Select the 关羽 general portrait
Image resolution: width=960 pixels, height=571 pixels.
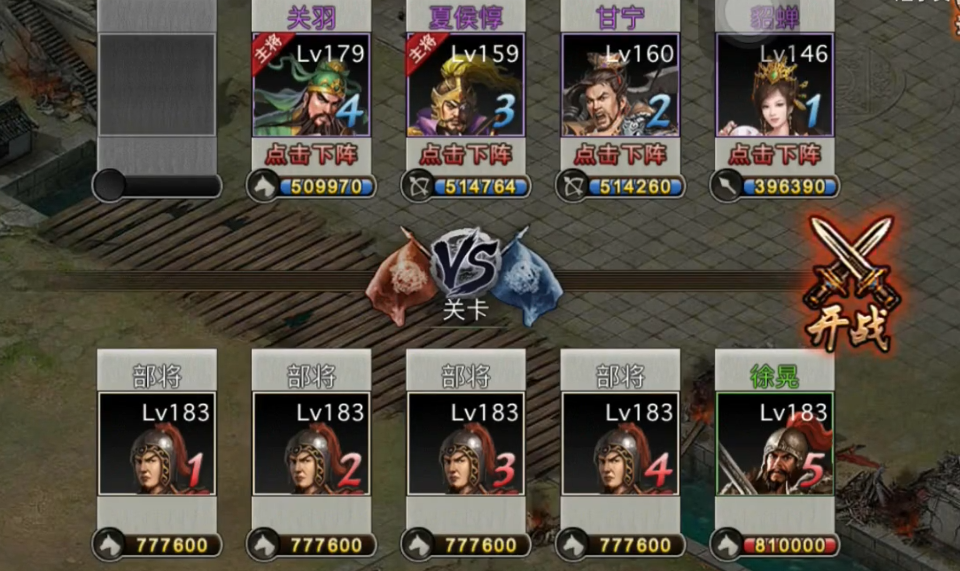(x=311, y=85)
